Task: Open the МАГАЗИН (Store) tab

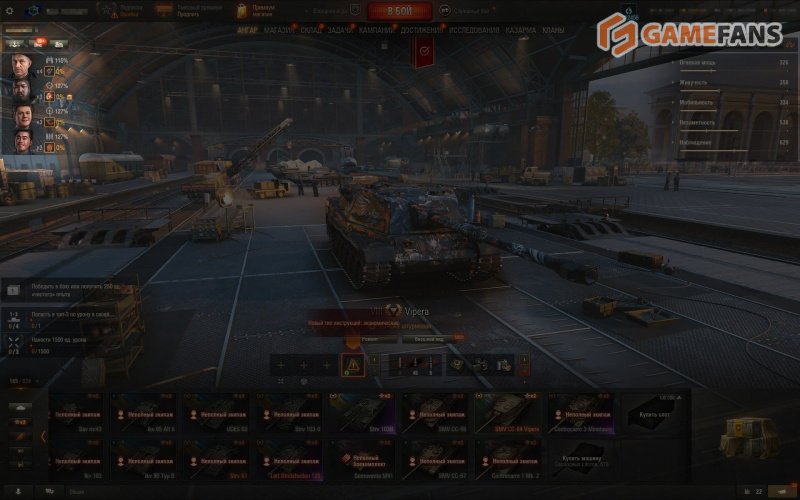Action: (x=278, y=31)
